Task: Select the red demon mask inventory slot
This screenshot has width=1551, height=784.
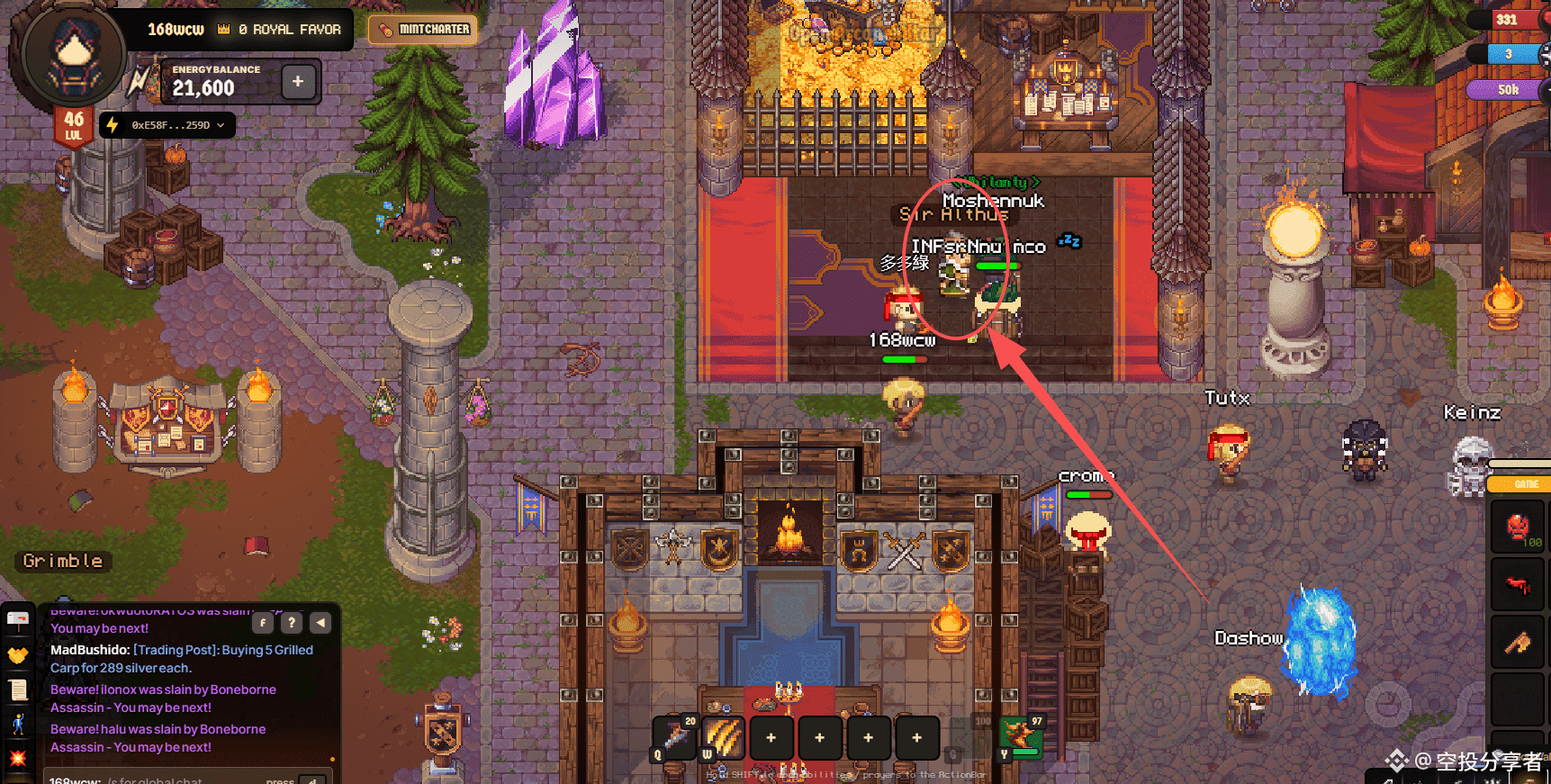Action: [x=1518, y=527]
